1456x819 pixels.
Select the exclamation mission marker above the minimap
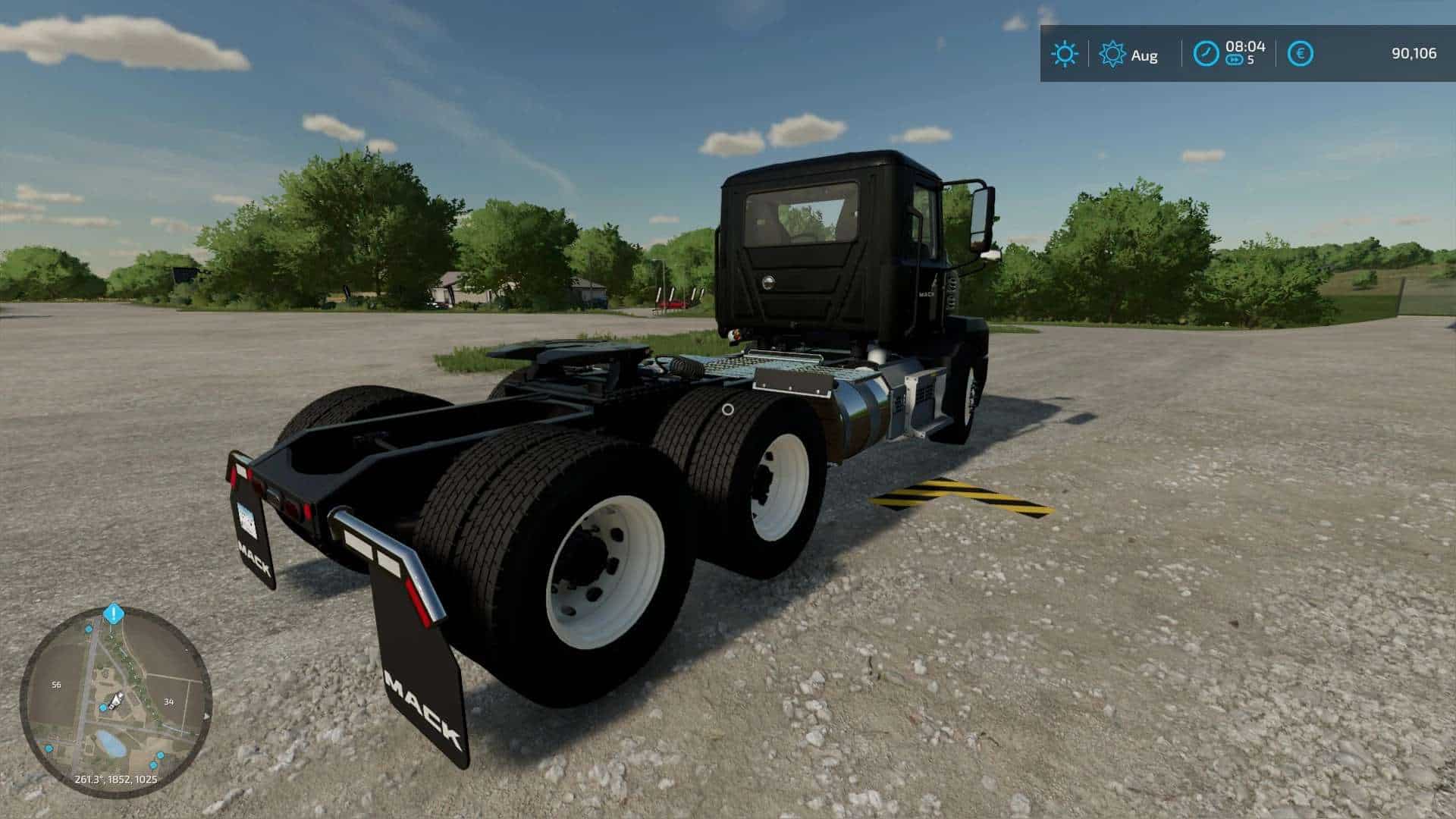point(114,613)
